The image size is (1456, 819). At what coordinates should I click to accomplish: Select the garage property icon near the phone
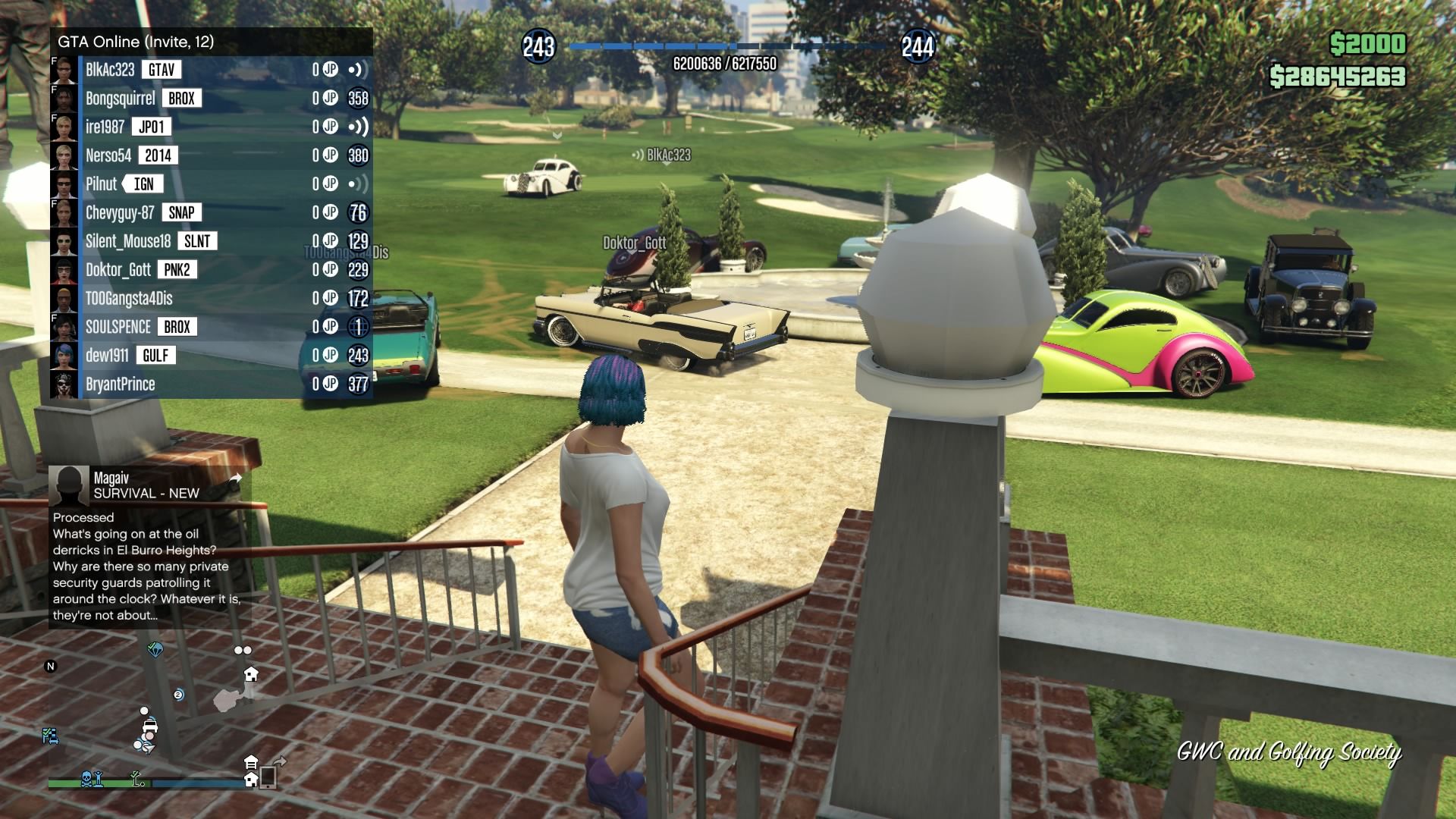pyautogui.click(x=251, y=761)
